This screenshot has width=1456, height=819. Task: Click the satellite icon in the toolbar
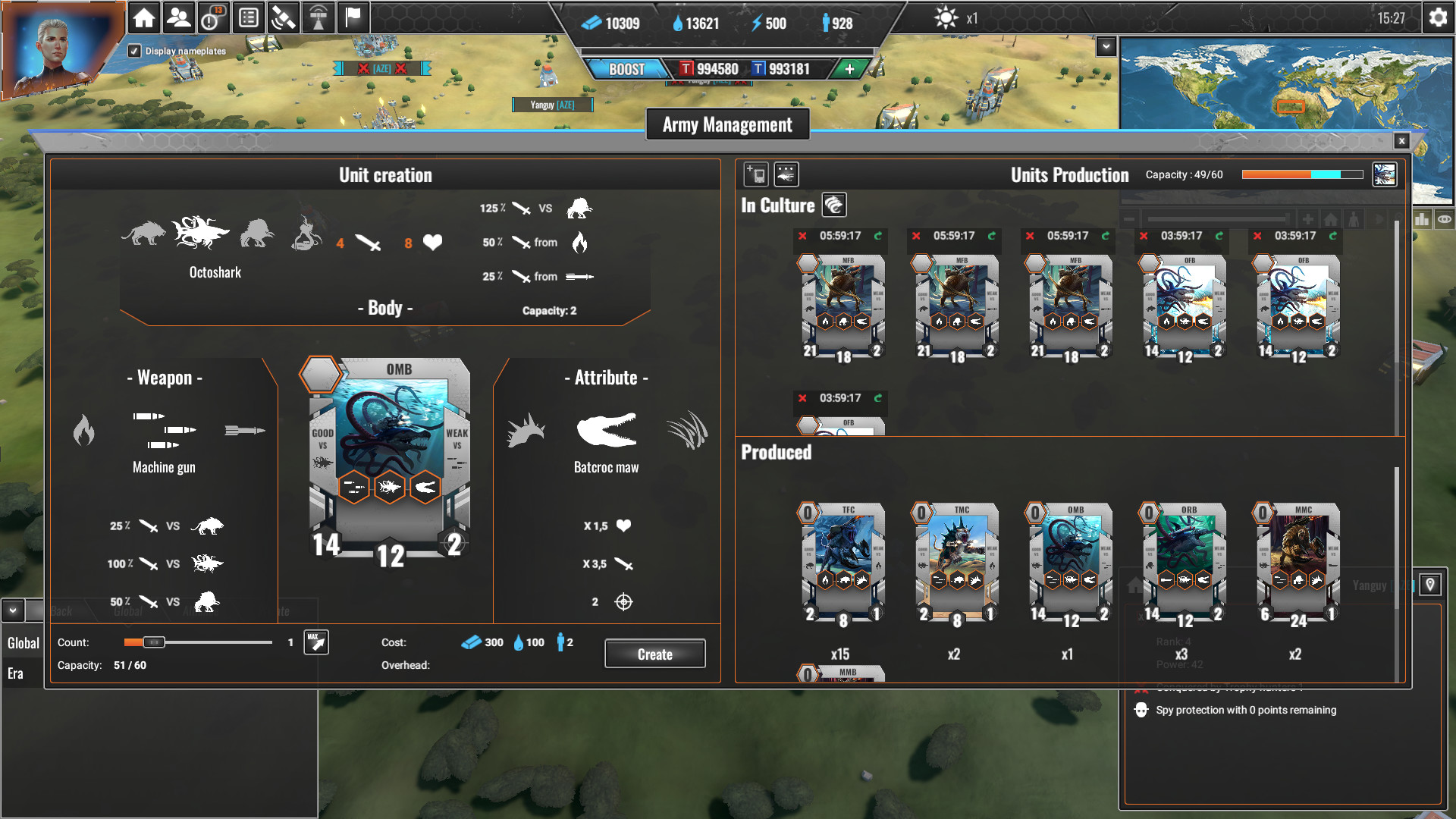[x=284, y=17]
